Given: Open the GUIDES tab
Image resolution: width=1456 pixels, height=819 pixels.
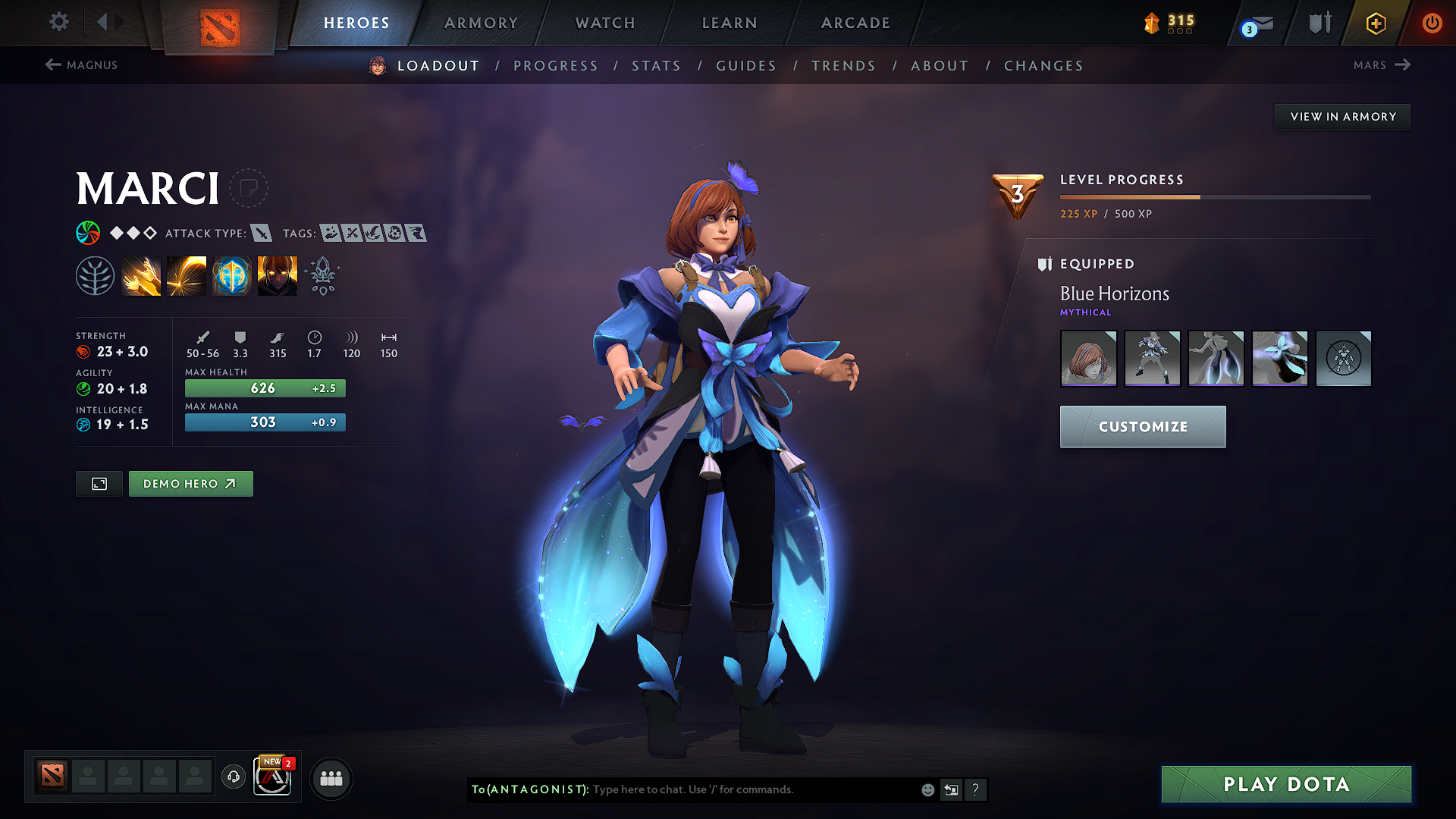Looking at the screenshot, I should click(x=745, y=66).
